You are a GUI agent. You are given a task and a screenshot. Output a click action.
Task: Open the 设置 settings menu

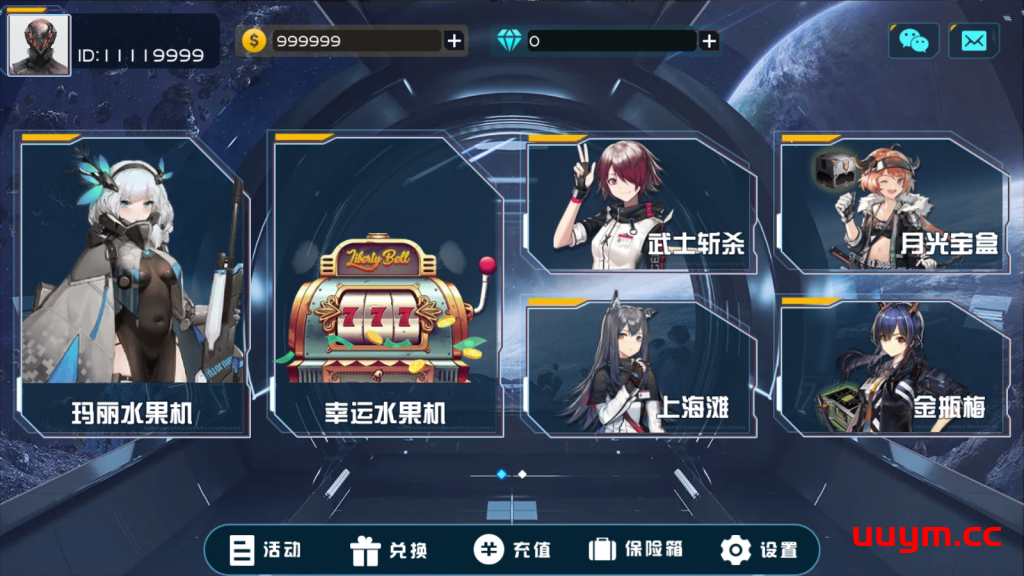click(x=760, y=550)
